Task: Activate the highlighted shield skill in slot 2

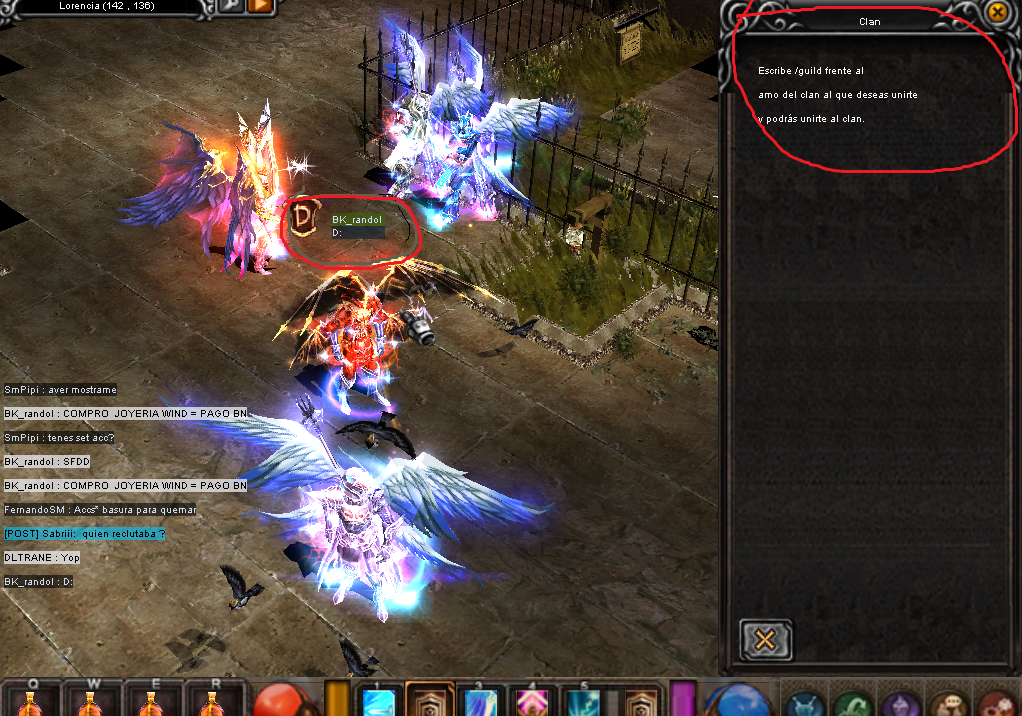Action: coord(430,701)
